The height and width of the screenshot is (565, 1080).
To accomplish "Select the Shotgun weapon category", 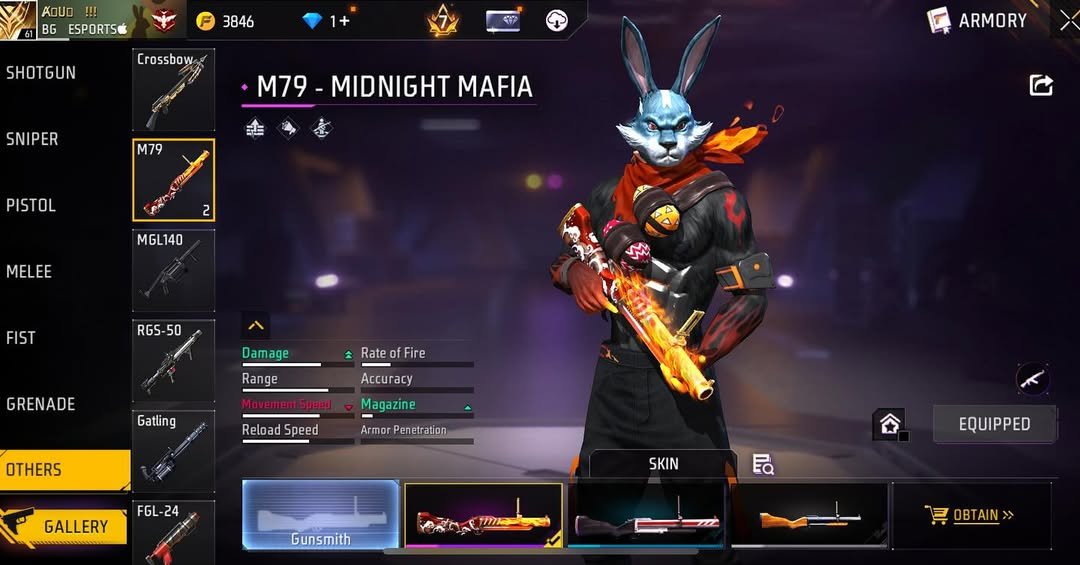I will tap(41, 73).
